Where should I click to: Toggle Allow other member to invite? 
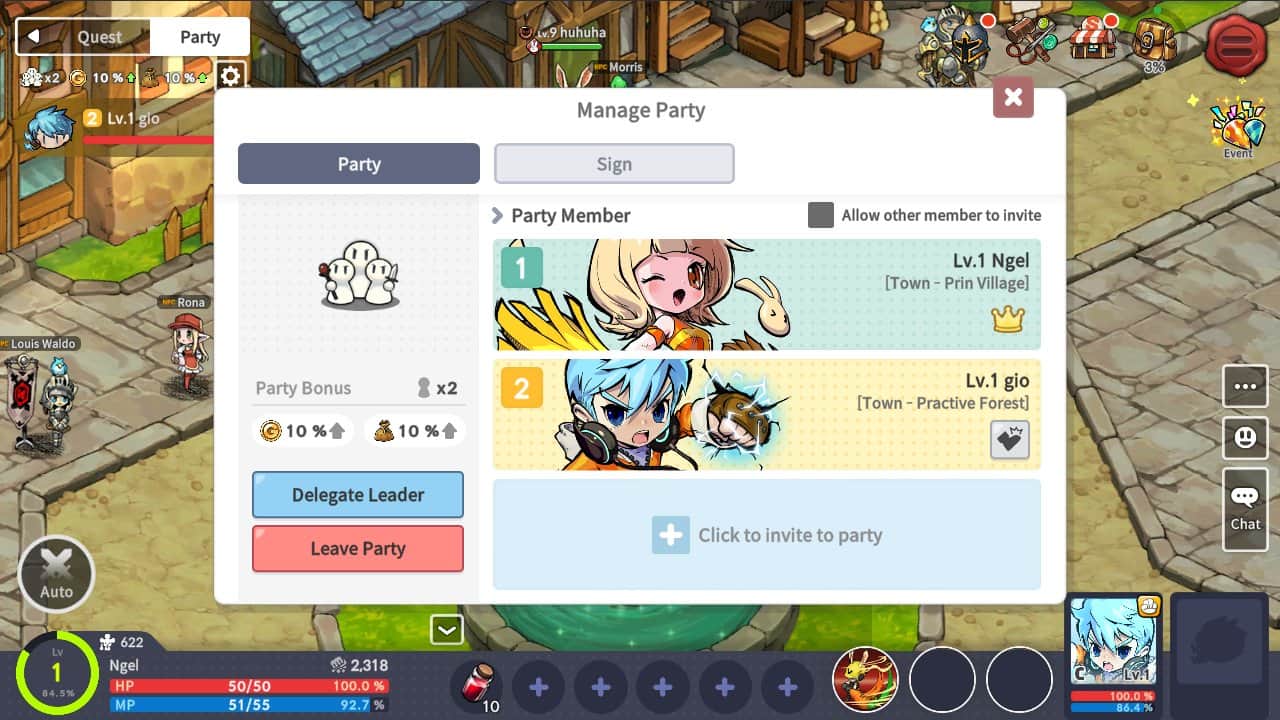[821, 215]
